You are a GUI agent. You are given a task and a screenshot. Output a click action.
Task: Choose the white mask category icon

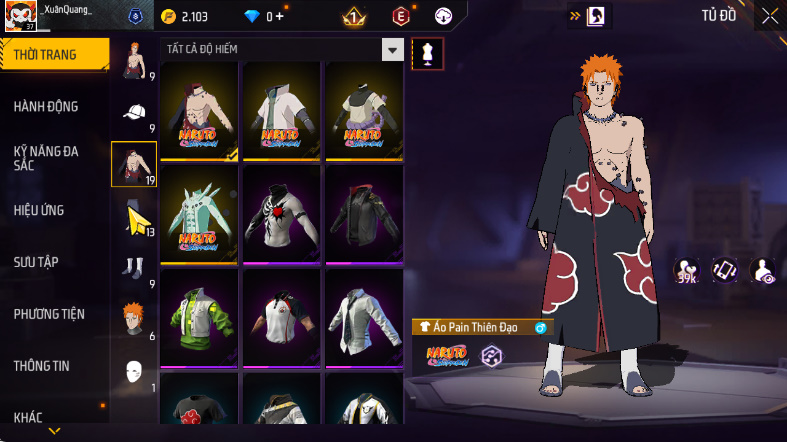[x=134, y=371]
